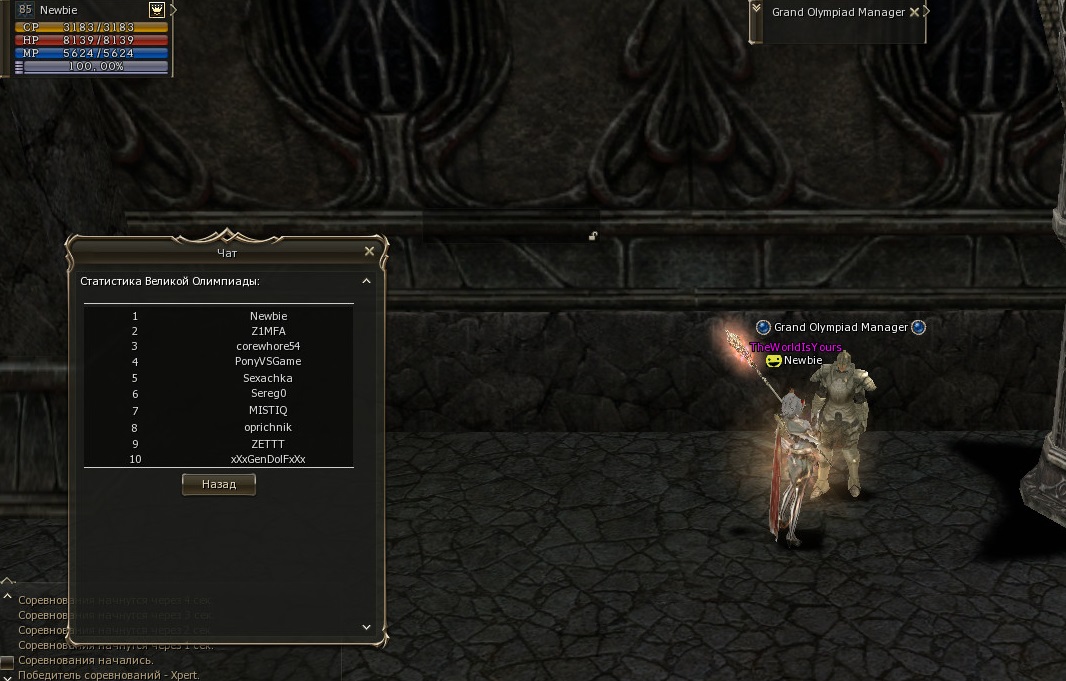Close the Чат dialog window
The height and width of the screenshot is (681, 1066).
tap(370, 252)
